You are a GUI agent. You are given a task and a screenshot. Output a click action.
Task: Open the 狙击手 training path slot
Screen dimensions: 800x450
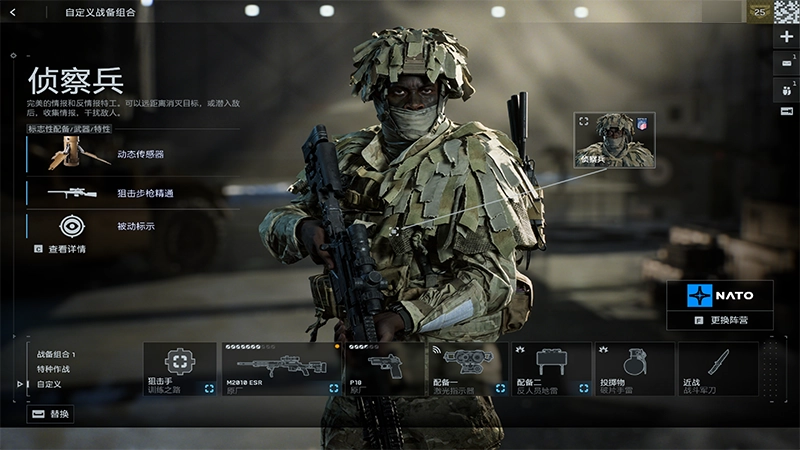pos(180,369)
